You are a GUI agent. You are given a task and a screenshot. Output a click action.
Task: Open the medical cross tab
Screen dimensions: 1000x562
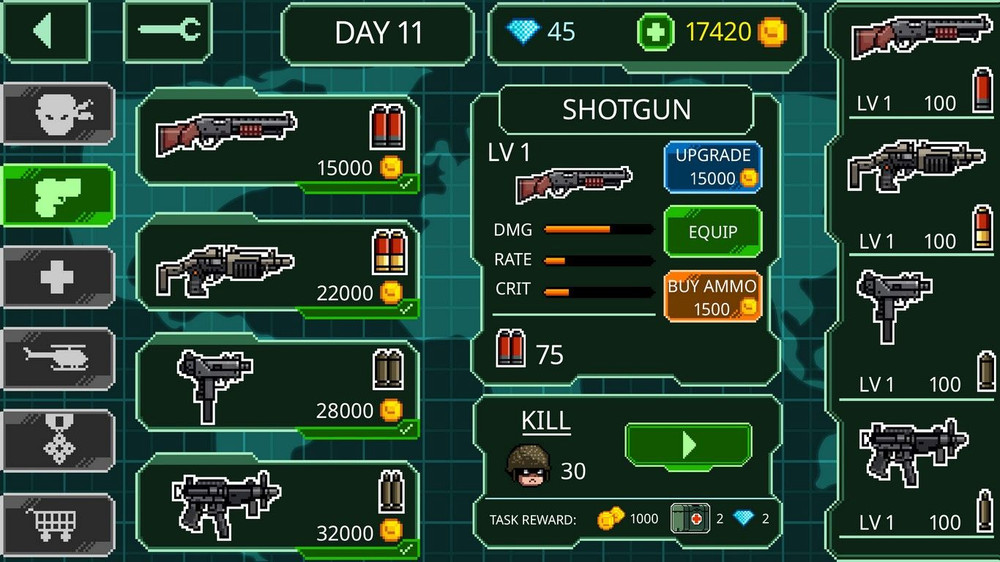[57, 276]
